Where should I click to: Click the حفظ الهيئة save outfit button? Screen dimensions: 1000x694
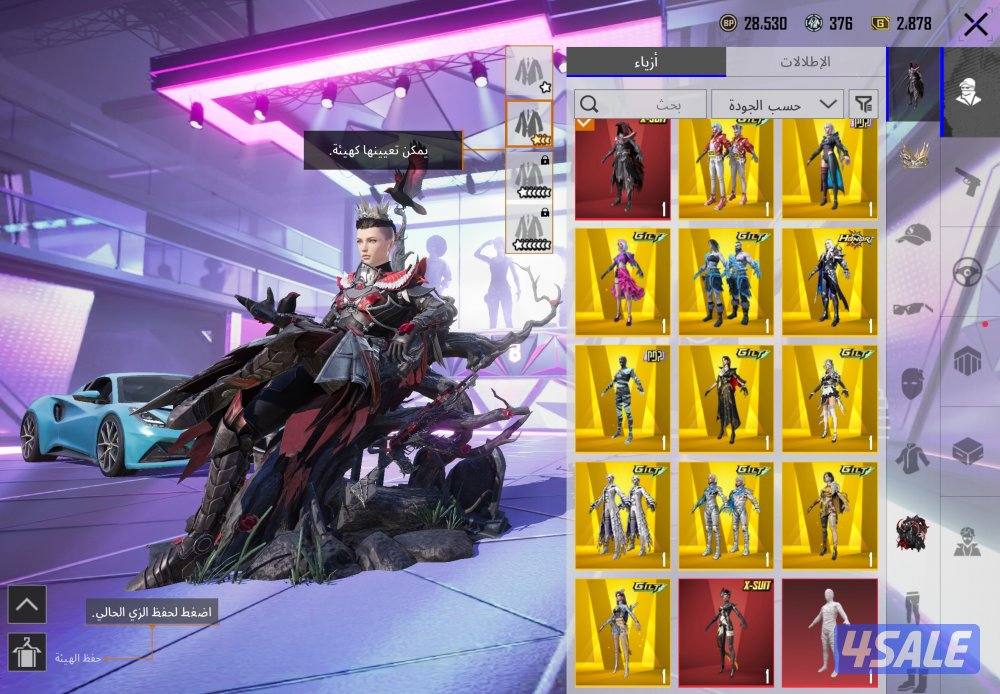(27, 654)
